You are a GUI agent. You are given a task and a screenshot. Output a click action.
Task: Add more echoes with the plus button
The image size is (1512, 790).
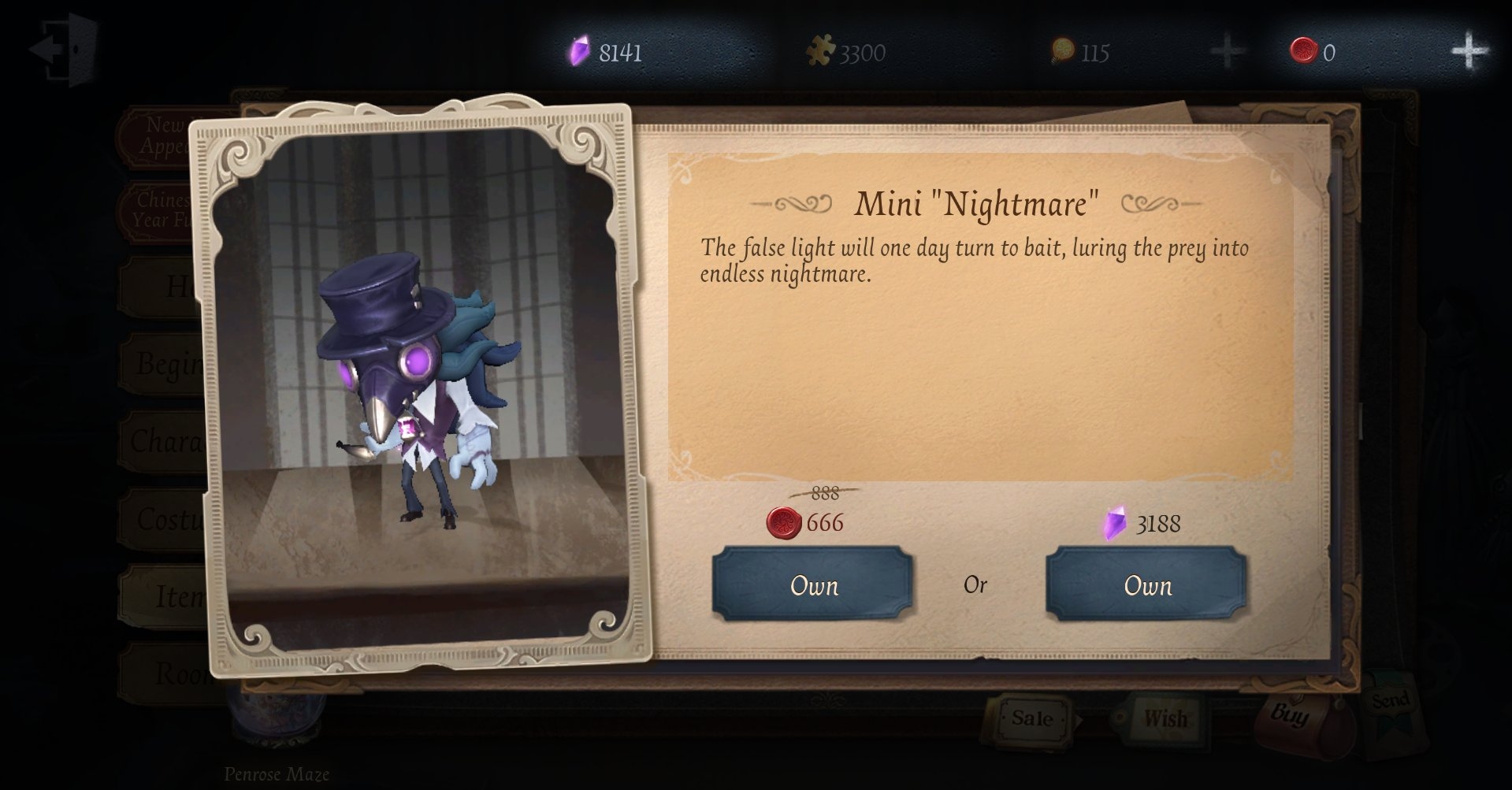tap(1469, 52)
